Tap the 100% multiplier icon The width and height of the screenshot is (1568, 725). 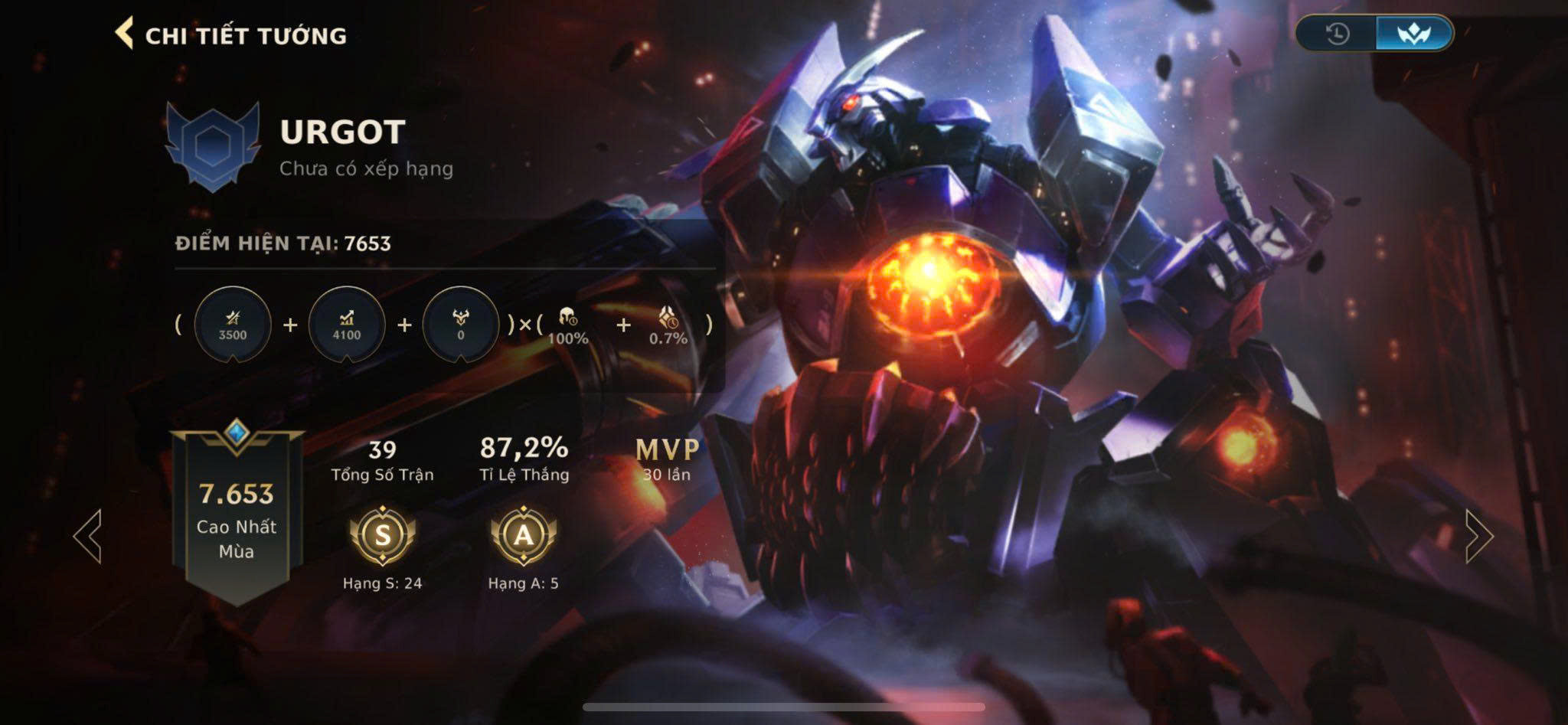pyautogui.click(x=568, y=325)
